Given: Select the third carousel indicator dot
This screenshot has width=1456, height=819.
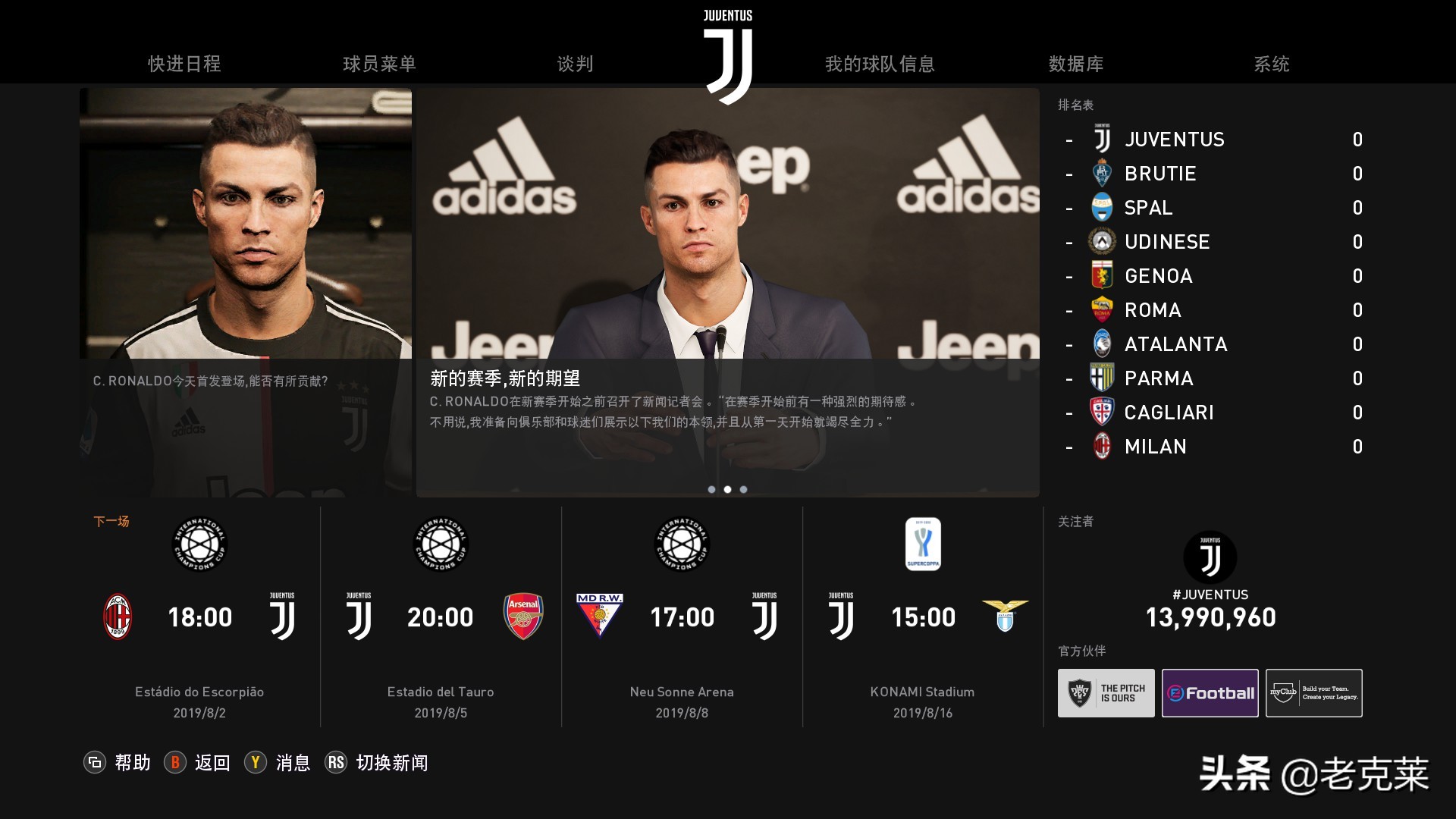Looking at the screenshot, I should coord(743,489).
